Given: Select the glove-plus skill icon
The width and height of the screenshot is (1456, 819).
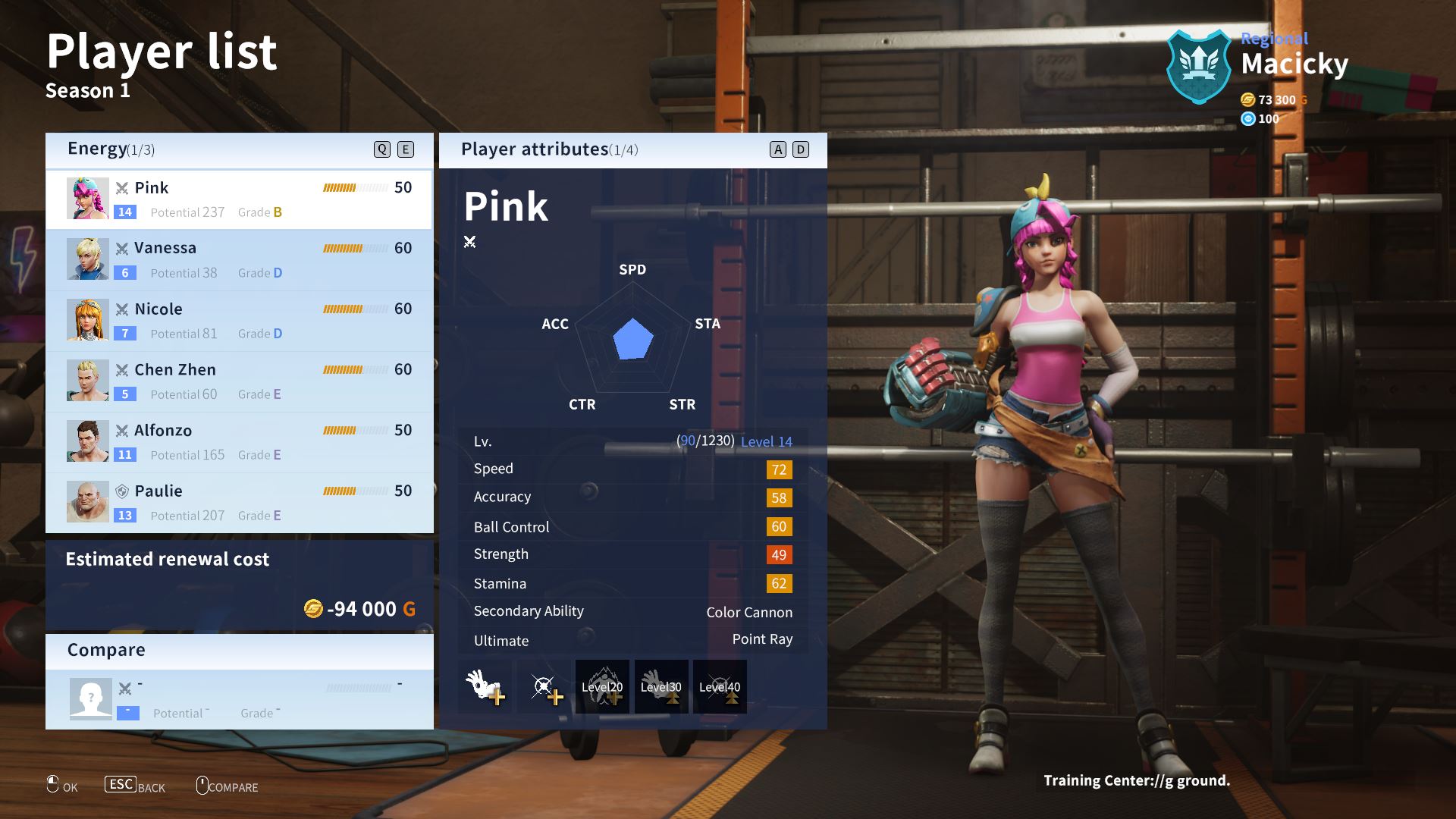Looking at the screenshot, I should point(485,686).
